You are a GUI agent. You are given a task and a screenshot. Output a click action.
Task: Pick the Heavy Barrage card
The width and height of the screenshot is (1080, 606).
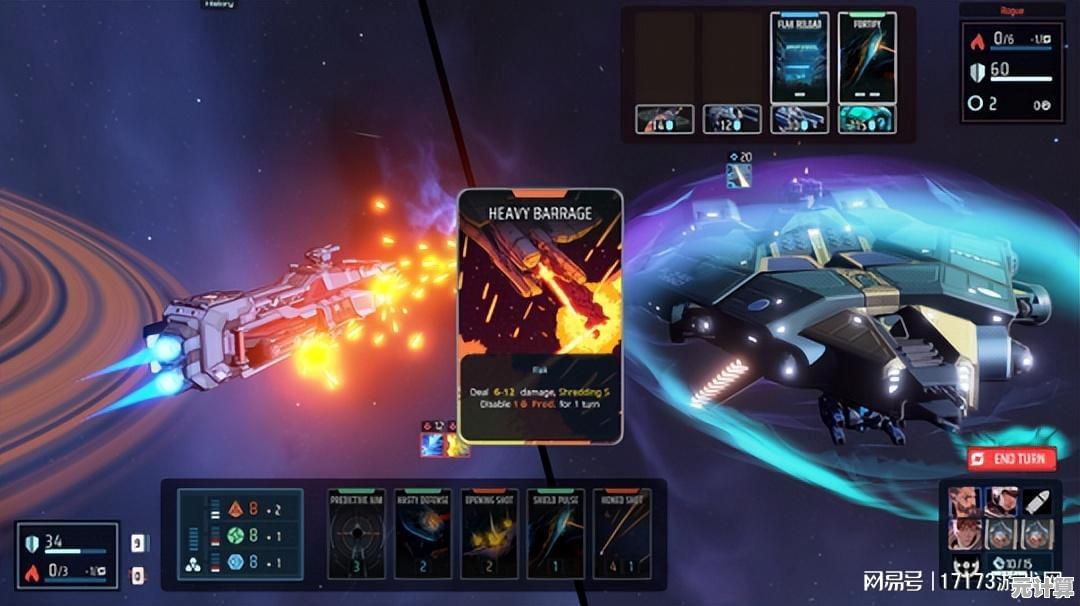tap(540, 315)
